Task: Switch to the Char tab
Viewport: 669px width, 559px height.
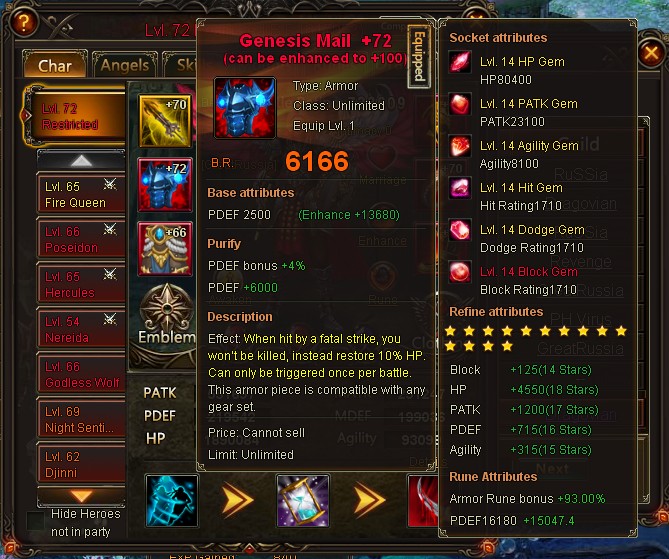Action: point(55,66)
